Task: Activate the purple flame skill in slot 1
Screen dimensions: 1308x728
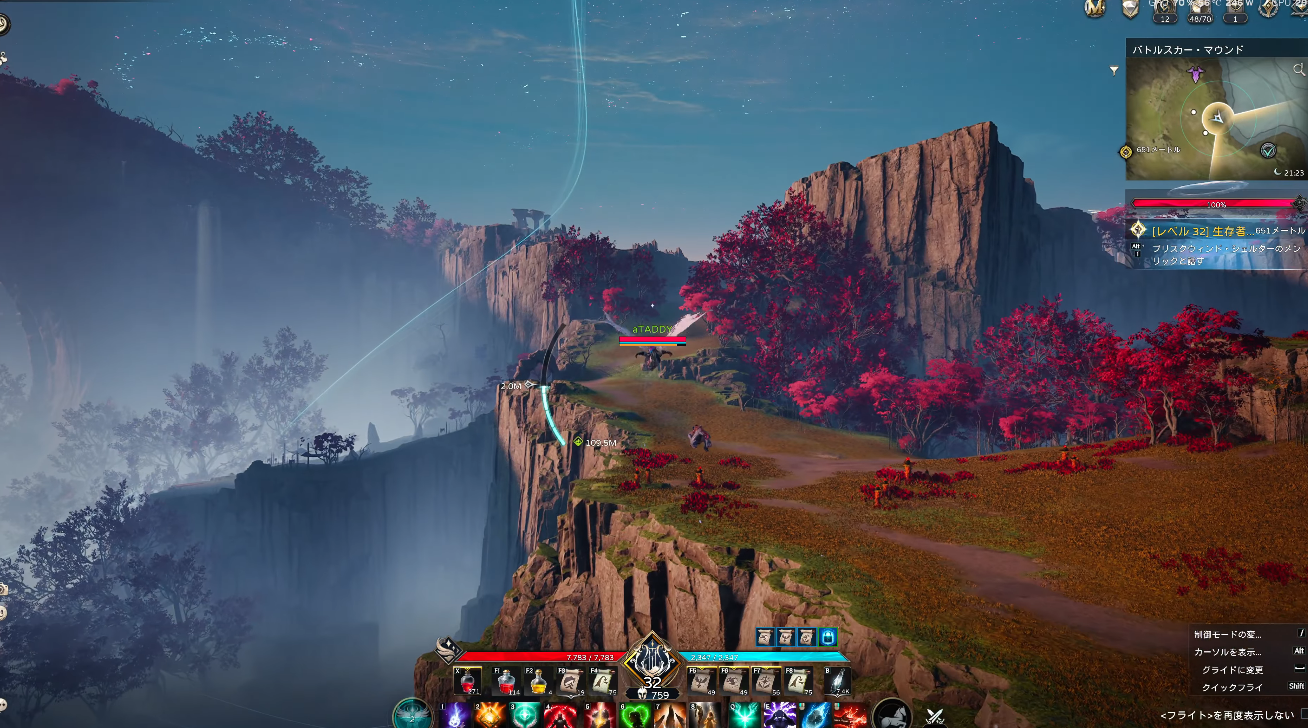Action: (x=456, y=715)
